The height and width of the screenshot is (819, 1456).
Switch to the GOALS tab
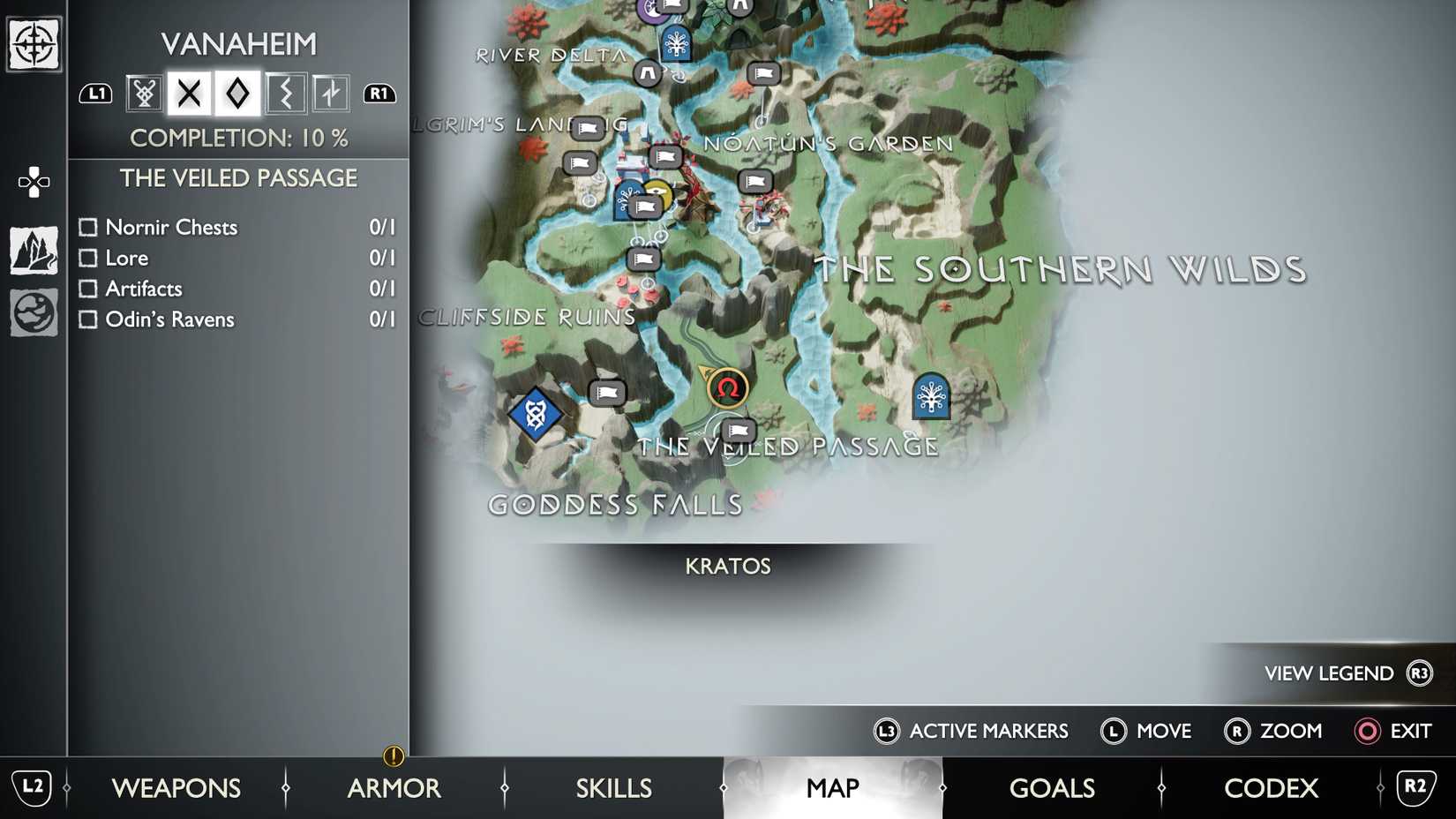click(x=1051, y=788)
